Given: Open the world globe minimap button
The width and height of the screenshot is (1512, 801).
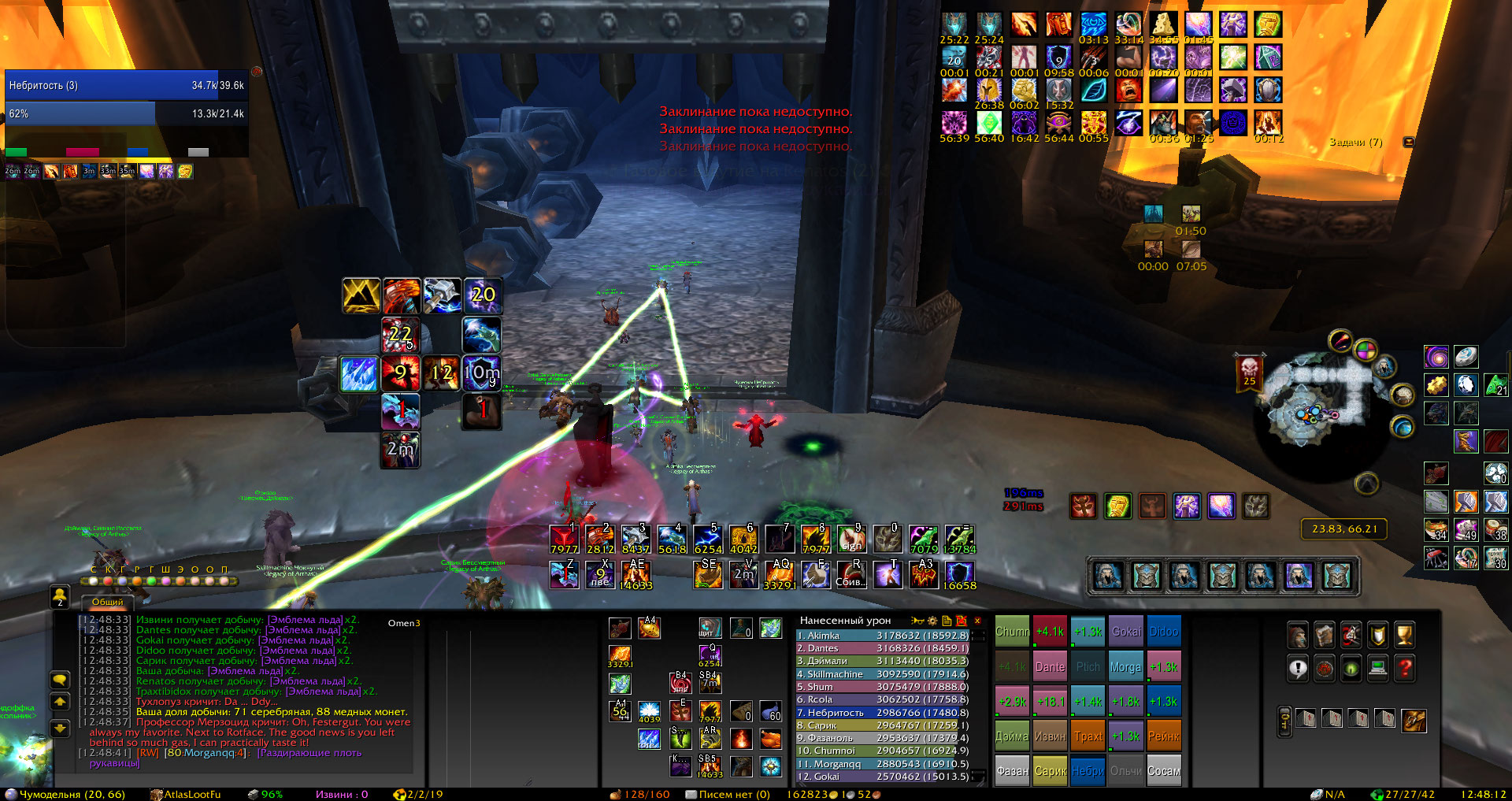Looking at the screenshot, I should pyautogui.click(x=1365, y=349).
